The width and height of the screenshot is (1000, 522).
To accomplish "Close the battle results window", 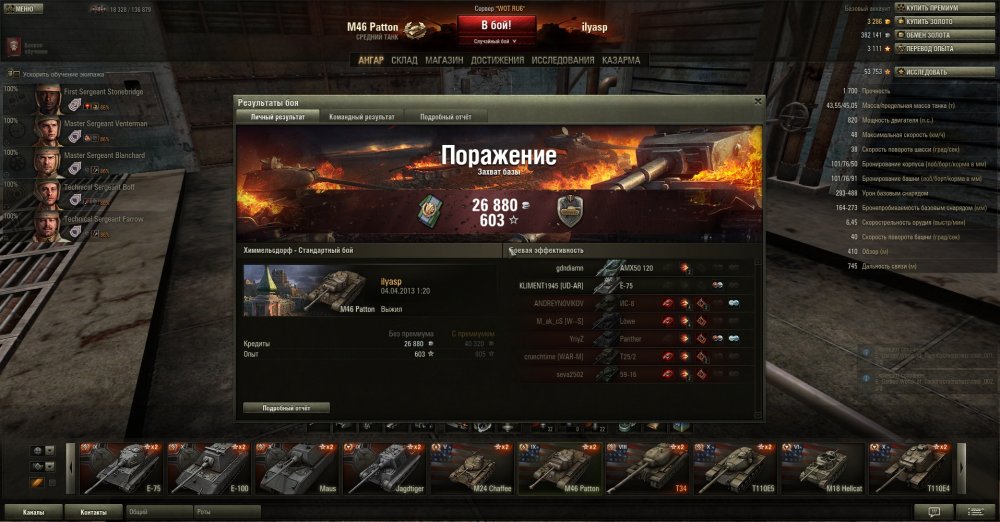I will pos(758,101).
